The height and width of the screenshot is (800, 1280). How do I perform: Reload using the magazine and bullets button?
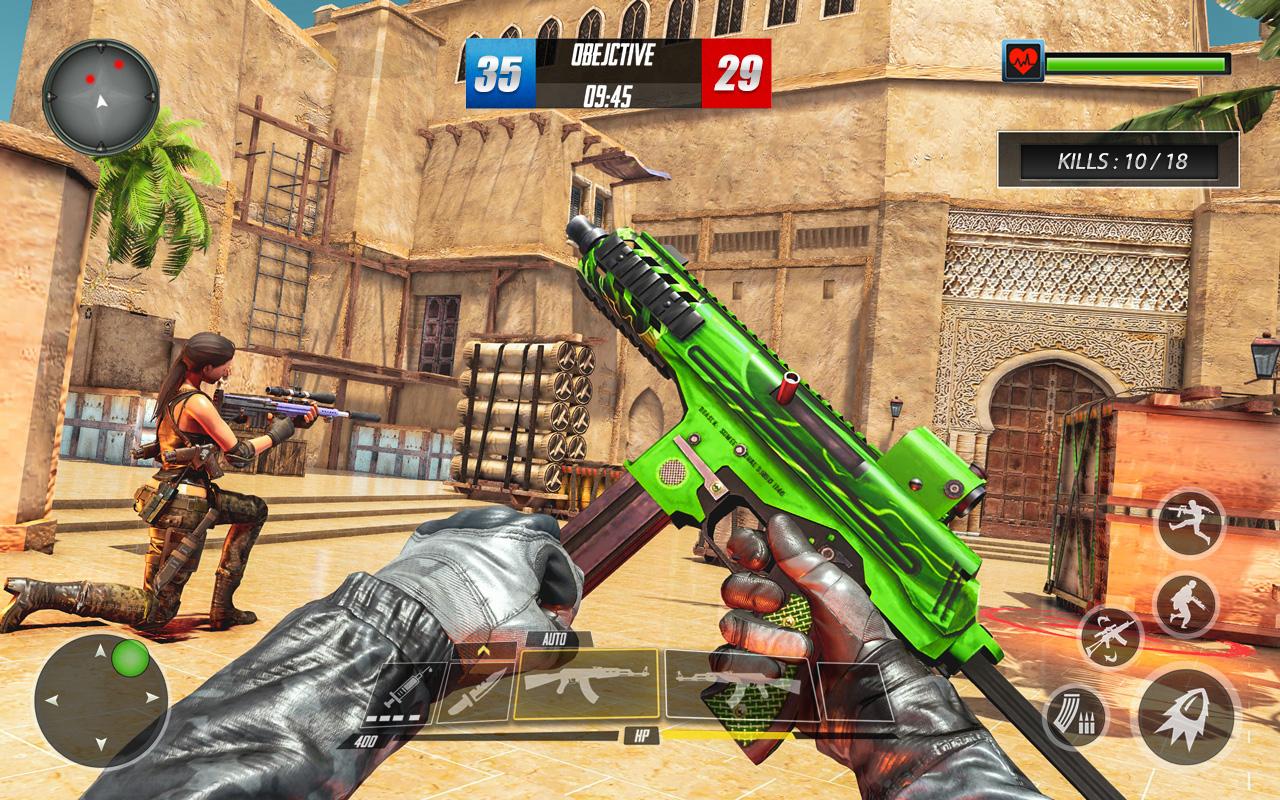(1076, 716)
